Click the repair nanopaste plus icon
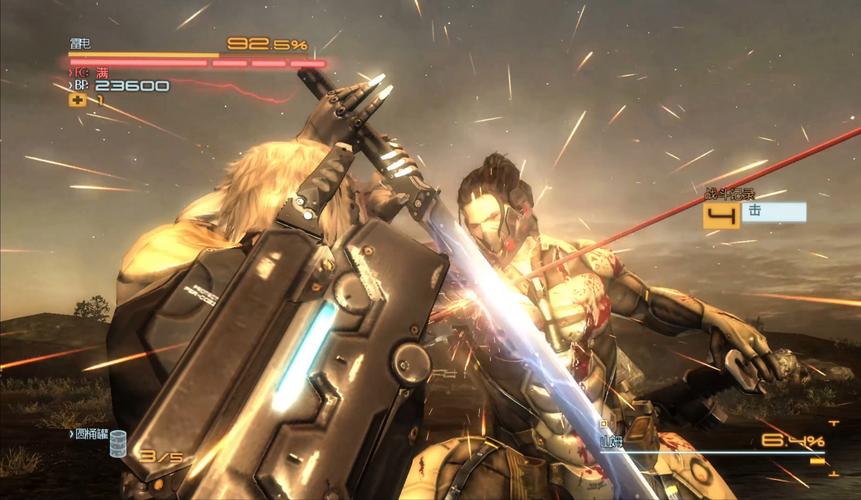 pos(76,99)
